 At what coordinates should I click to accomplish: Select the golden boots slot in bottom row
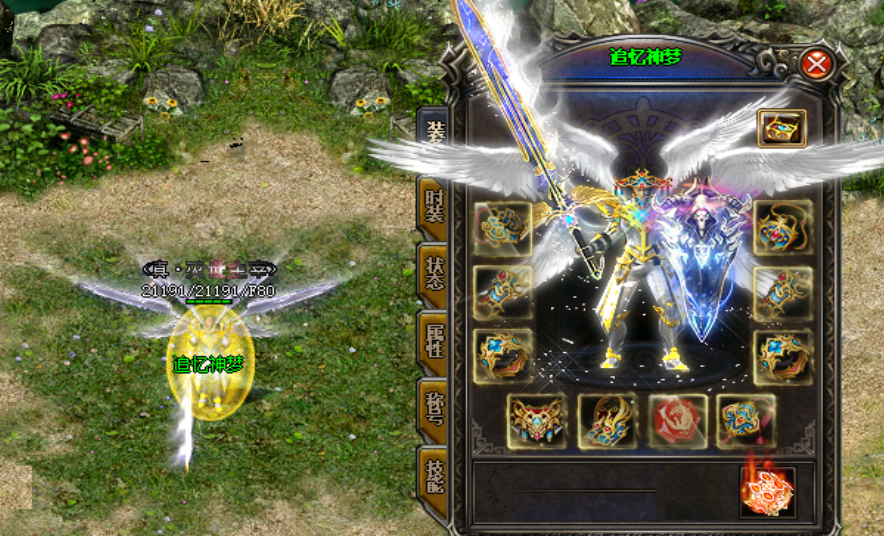[x=607, y=421]
